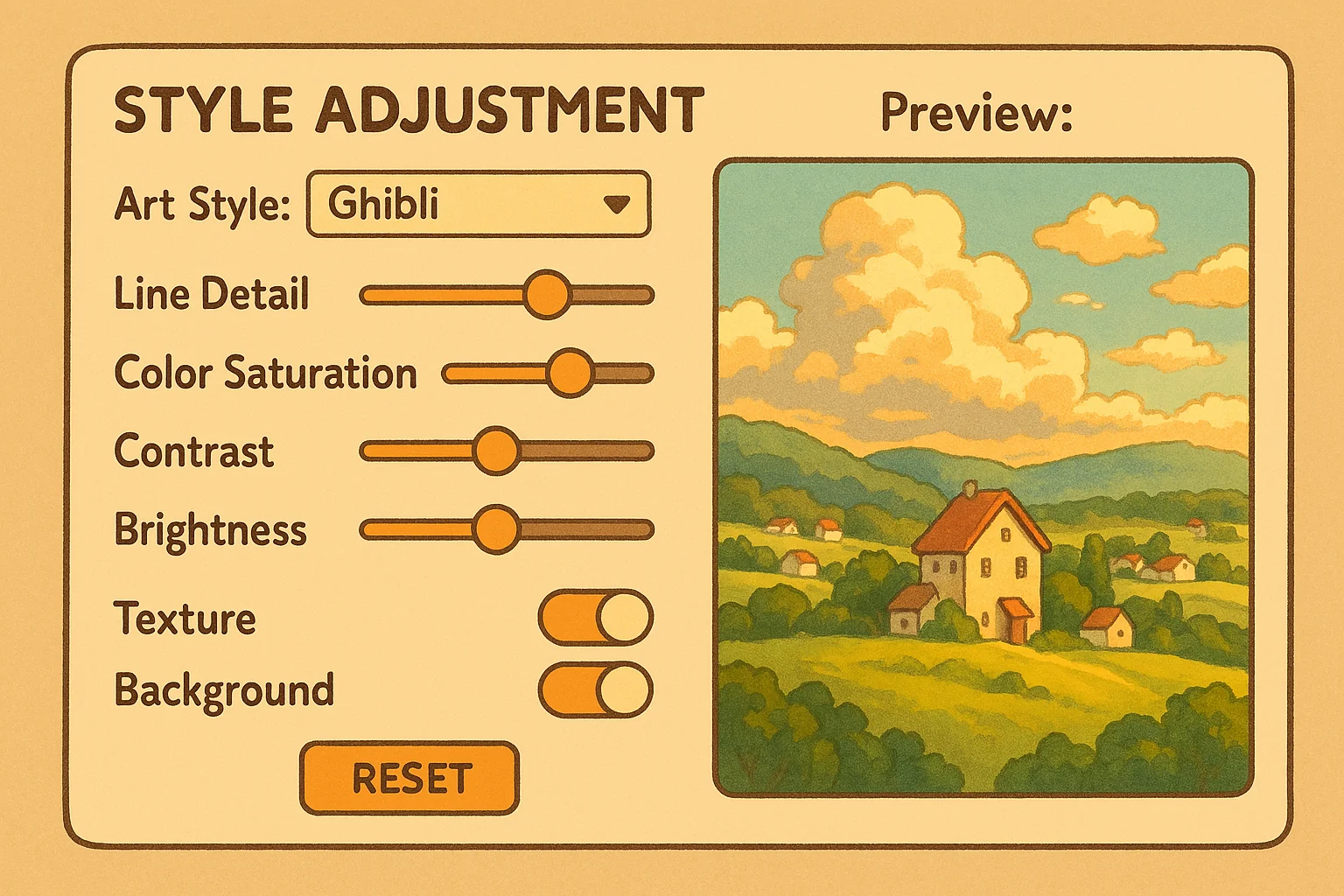
Task: Toggle the Texture switch
Action: (x=596, y=618)
